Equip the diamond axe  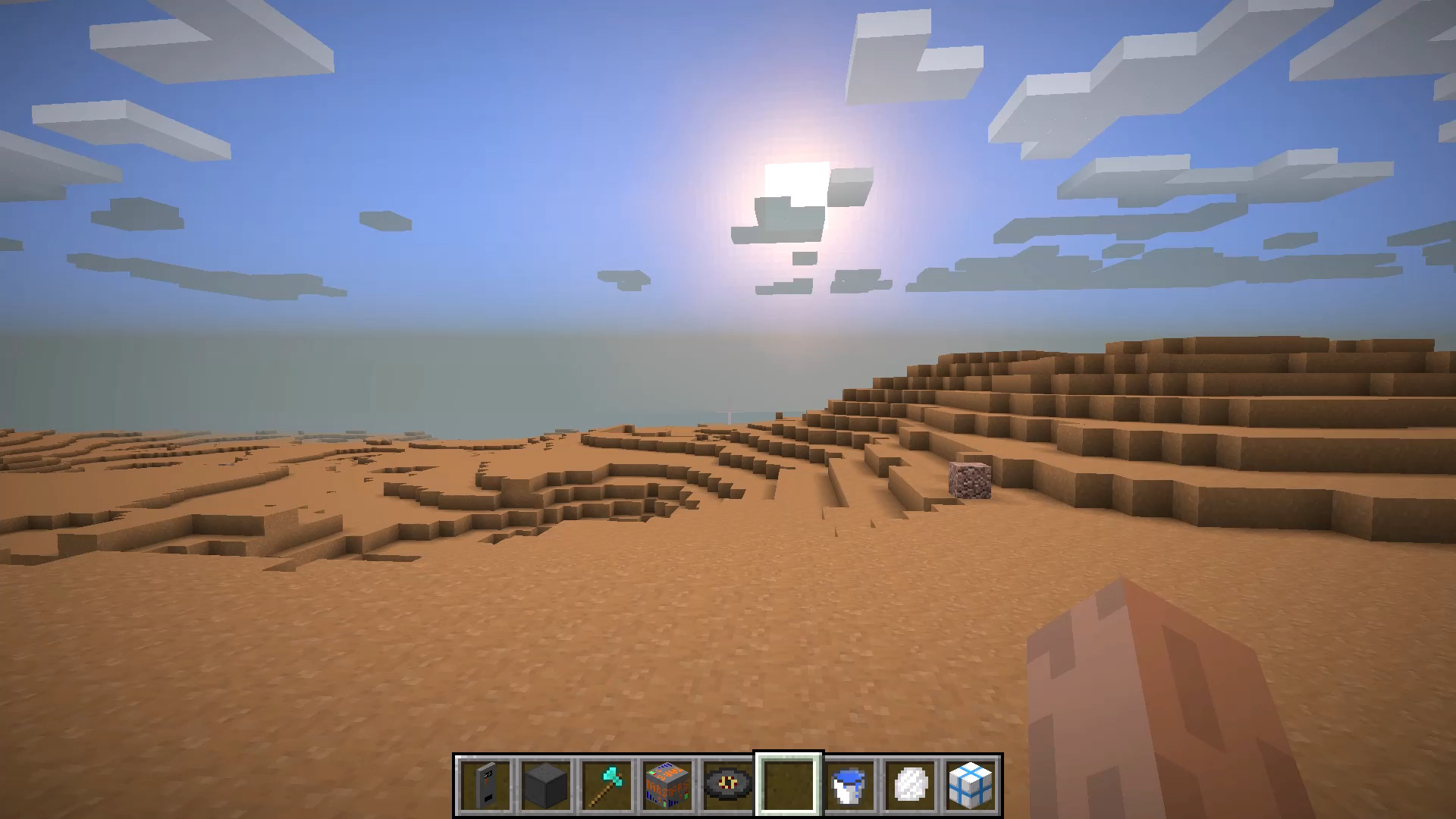click(x=607, y=785)
